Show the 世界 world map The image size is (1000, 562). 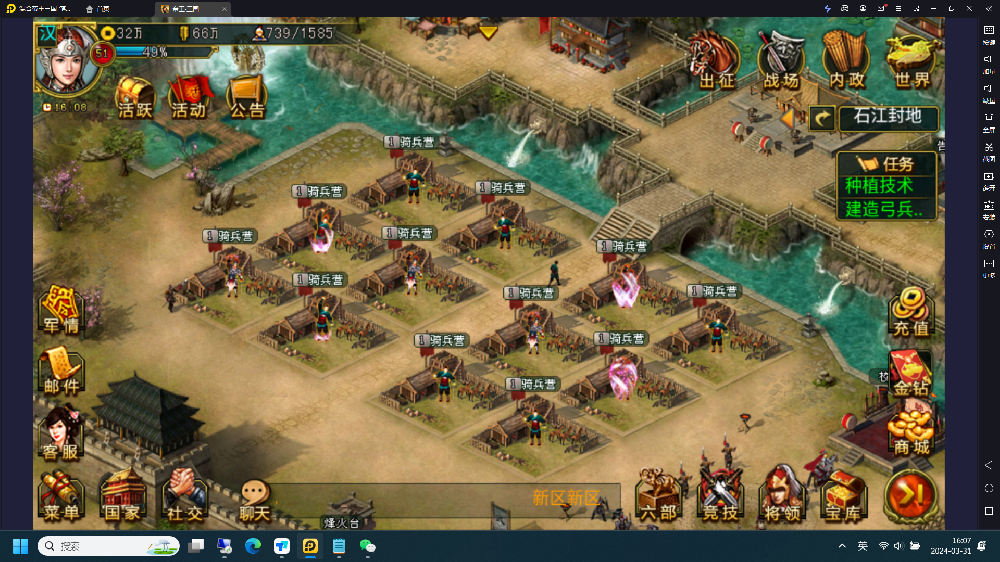911,60
